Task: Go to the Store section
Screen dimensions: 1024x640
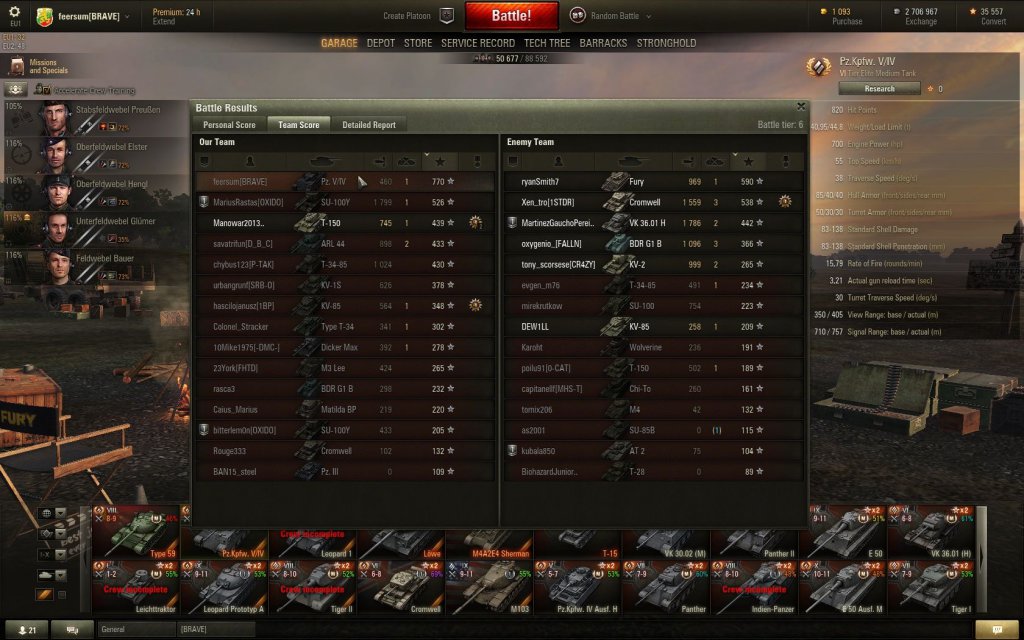Action: tap(418, 43)
